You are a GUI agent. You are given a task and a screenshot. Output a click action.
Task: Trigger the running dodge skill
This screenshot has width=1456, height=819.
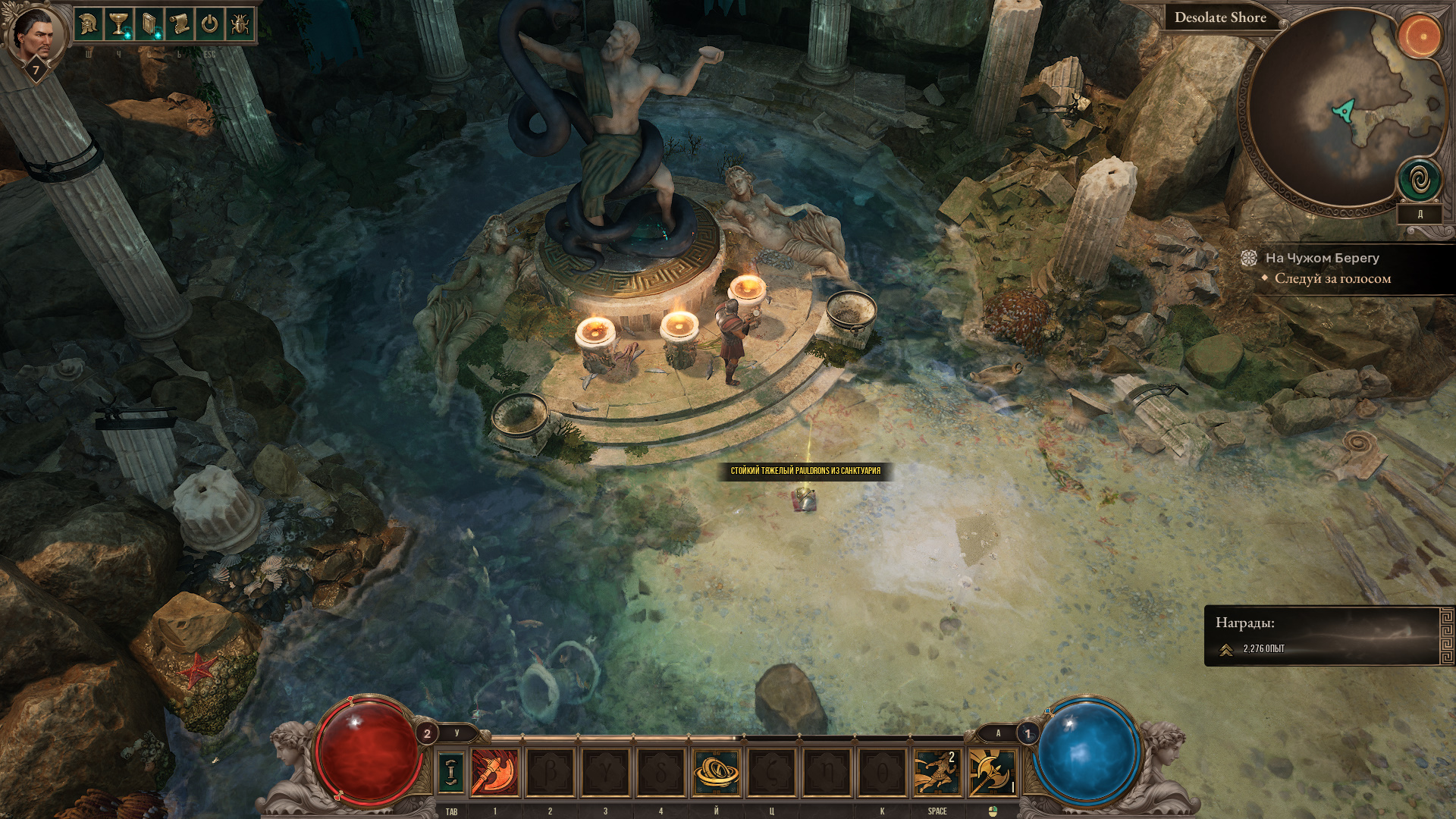point(937,772)
